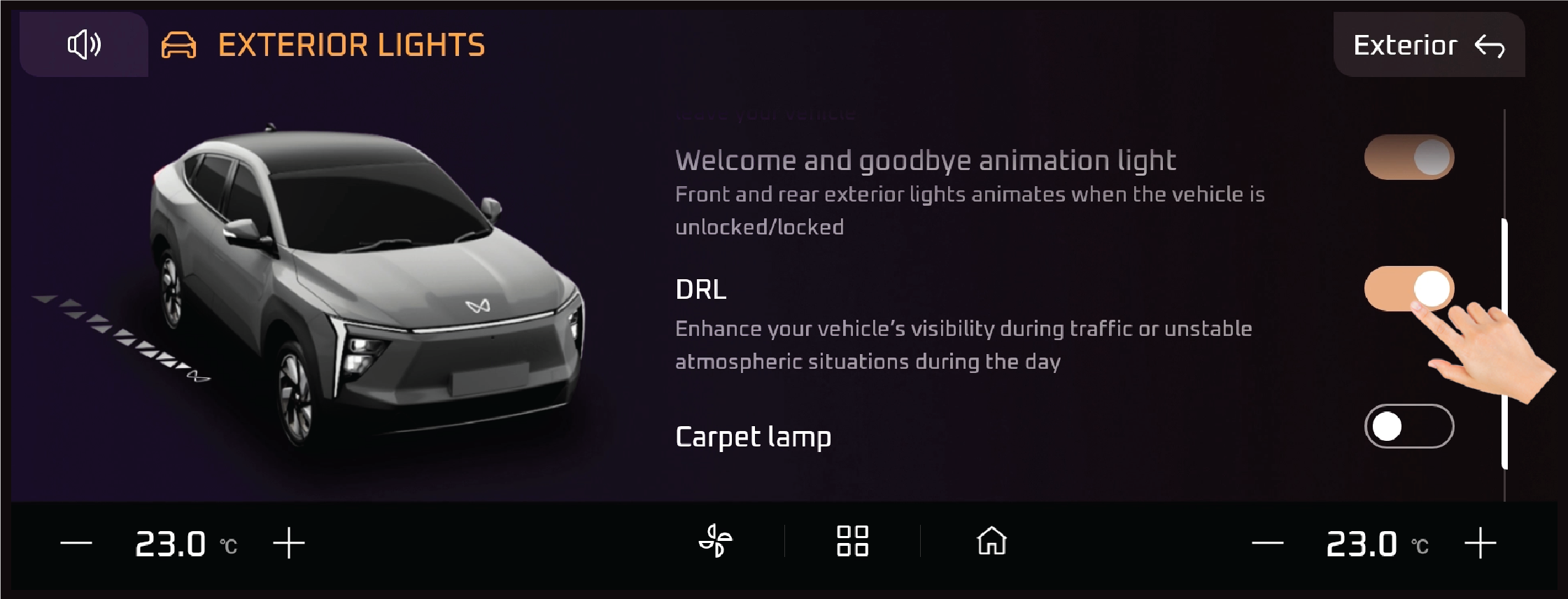The height and width of the screenshot is (599, 1568).
Task: Increase right temperature with plus
Action: (x=1480, y=543)
